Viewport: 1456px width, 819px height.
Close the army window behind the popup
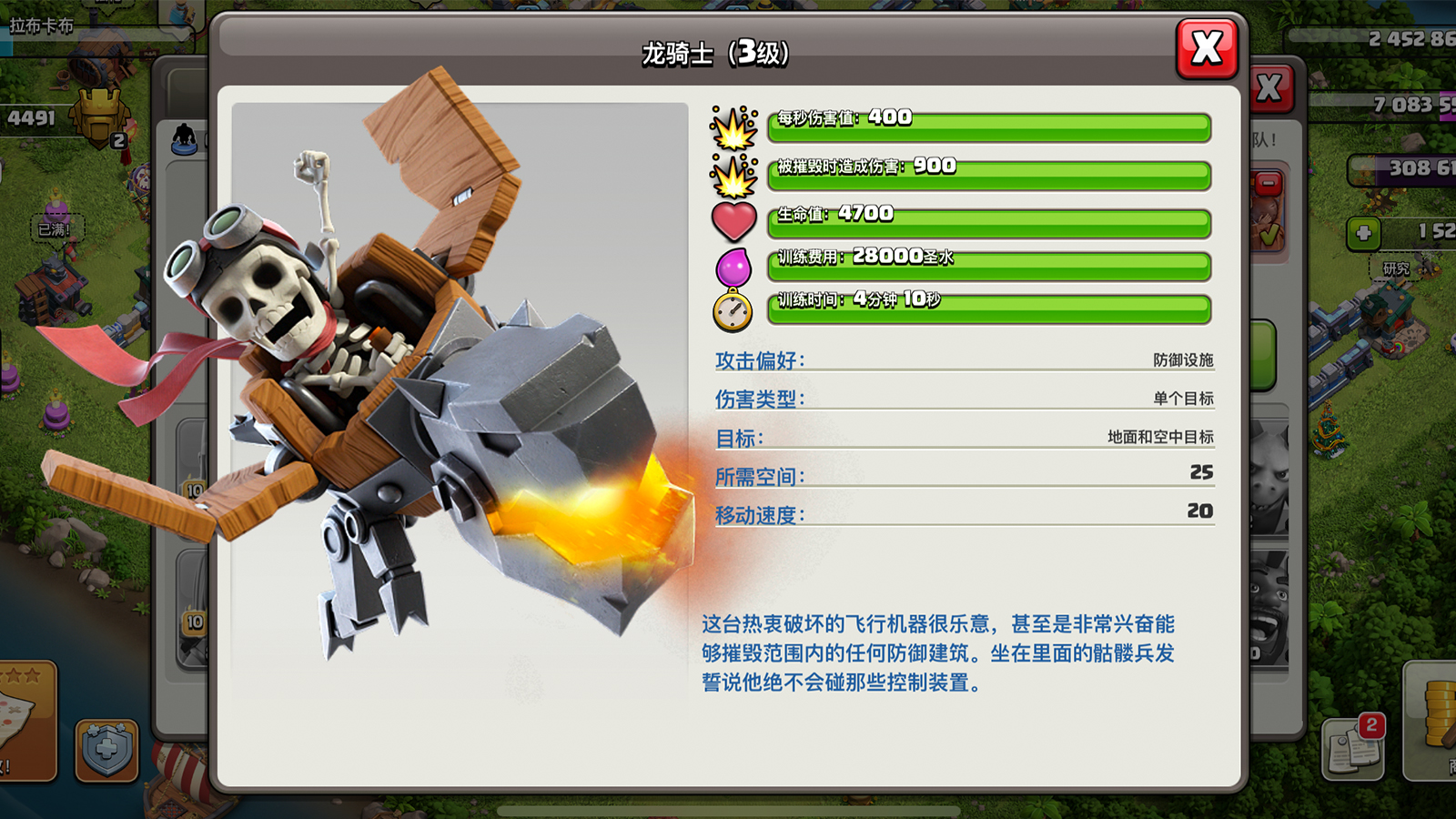click(1270, 88)
